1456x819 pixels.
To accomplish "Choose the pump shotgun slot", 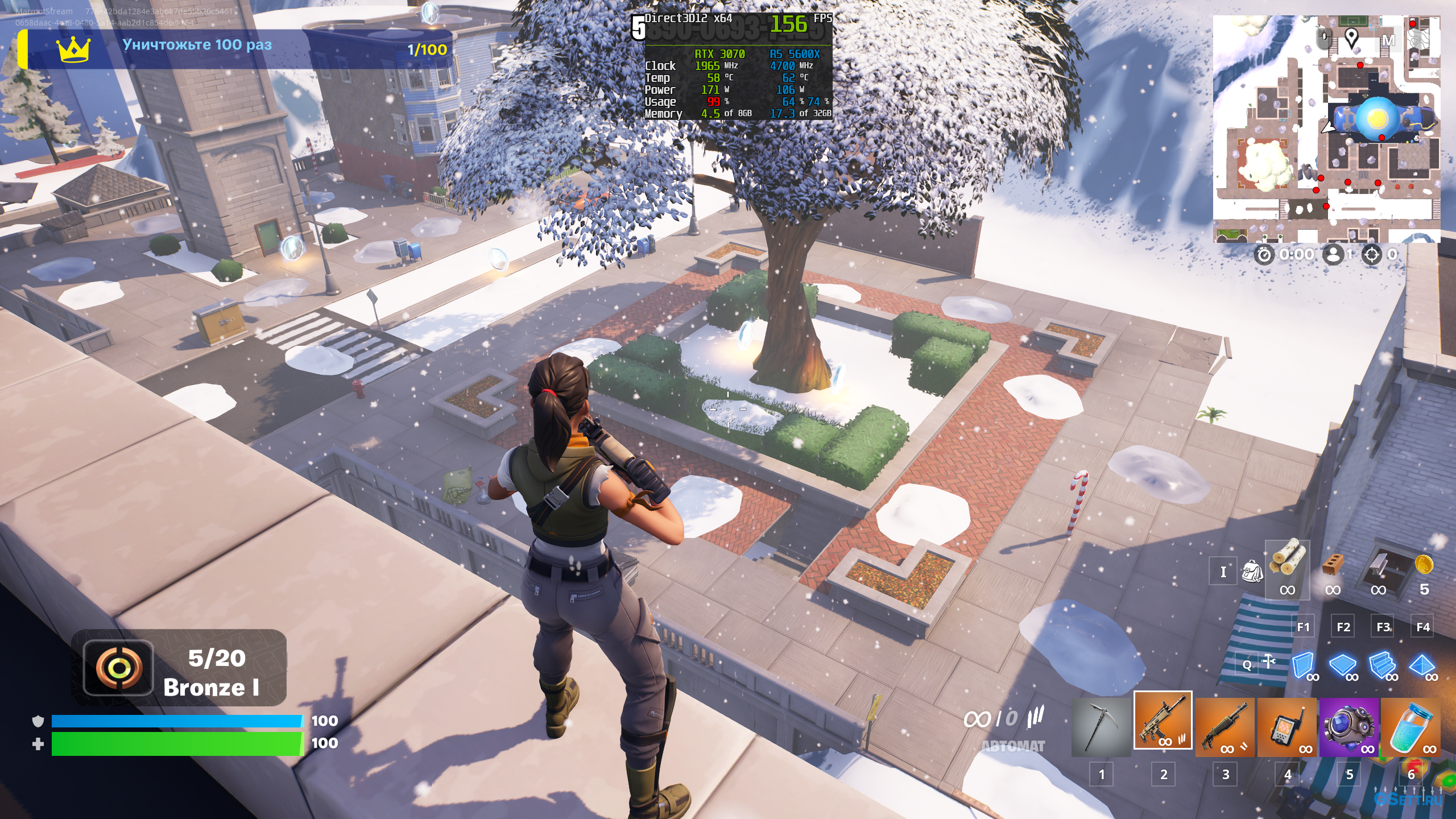I will [x=1225, y=727].
